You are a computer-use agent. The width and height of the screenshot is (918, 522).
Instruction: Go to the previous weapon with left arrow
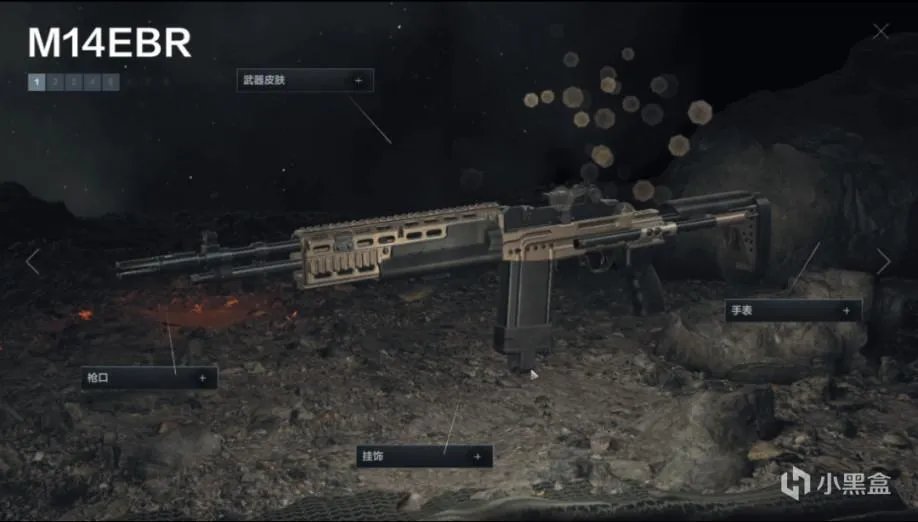[32, 262]
